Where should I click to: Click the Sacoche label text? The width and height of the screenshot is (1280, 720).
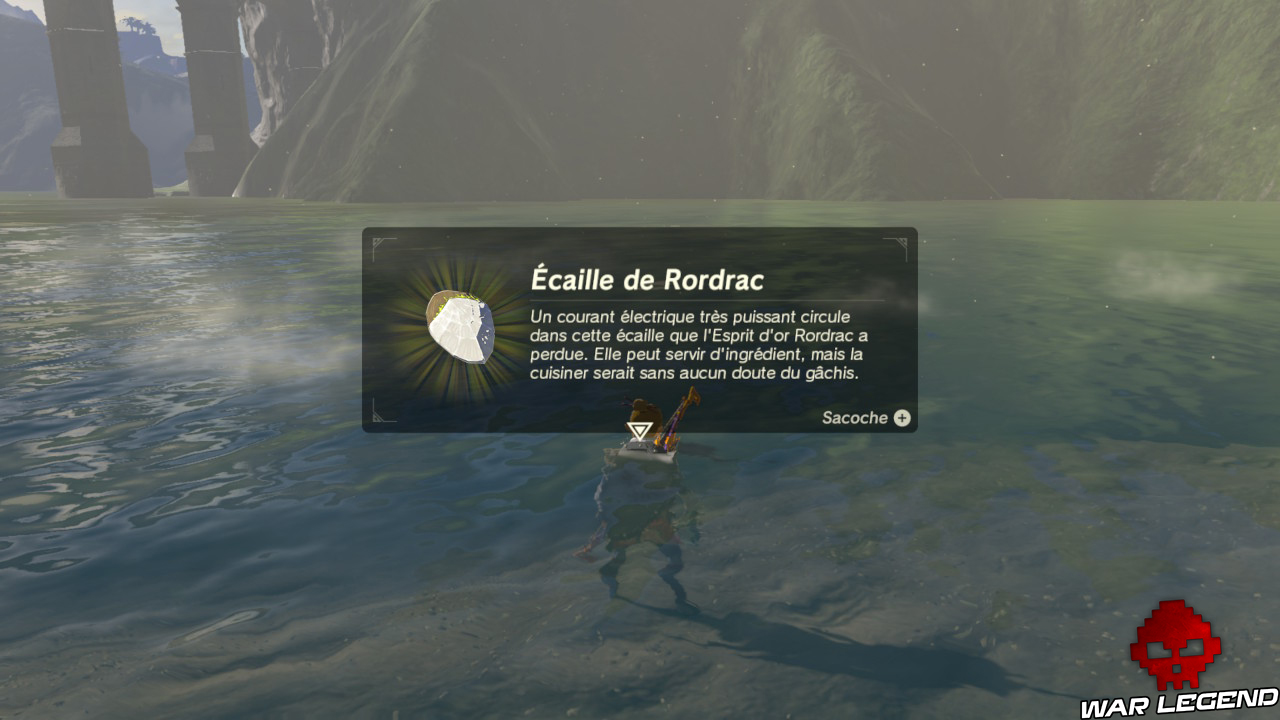pyautogui.click(x=857, y=418)
